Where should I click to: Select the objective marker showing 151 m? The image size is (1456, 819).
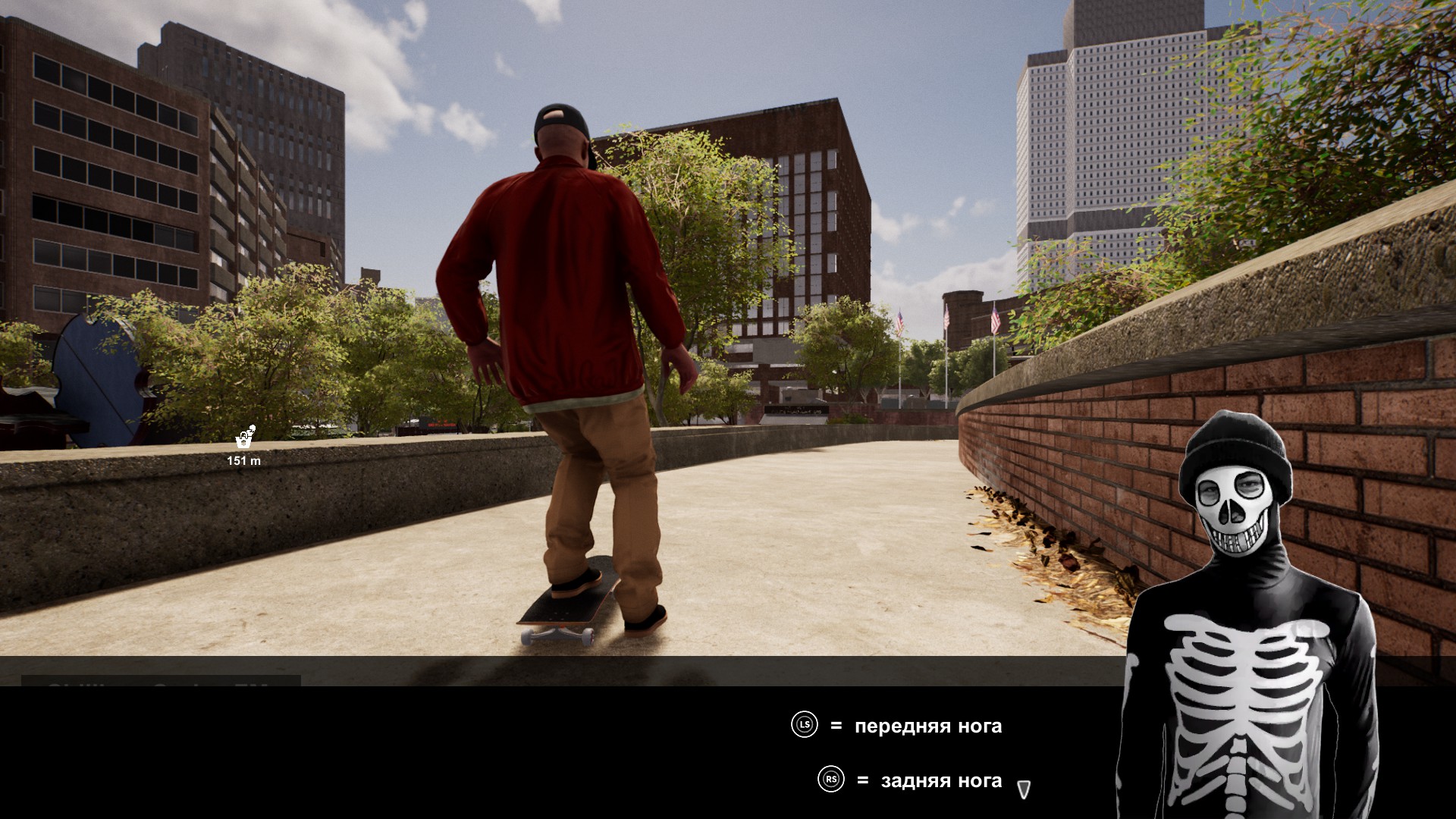pos(244,438)
